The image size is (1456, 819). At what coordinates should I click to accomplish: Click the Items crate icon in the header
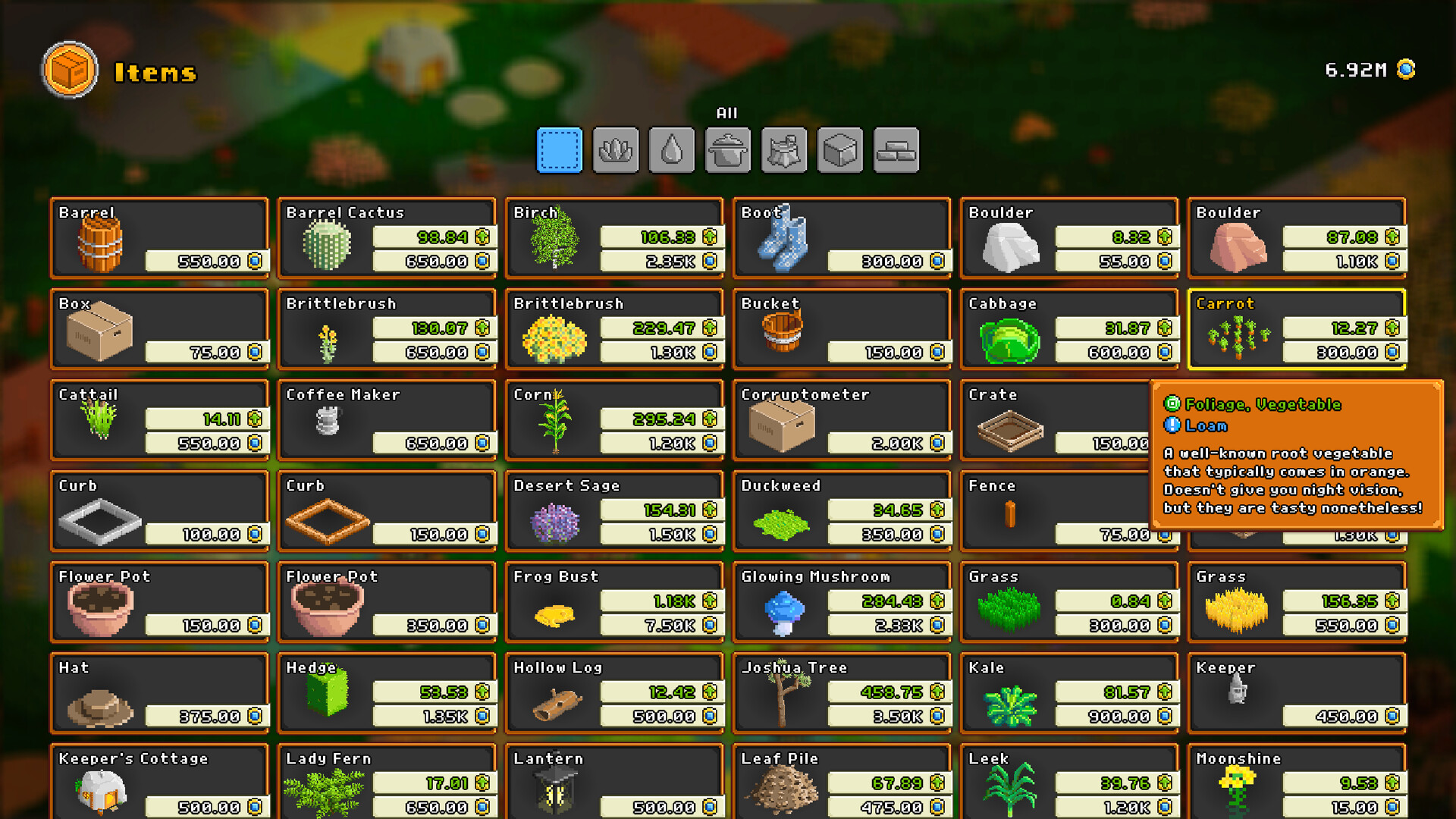[70, 70]
